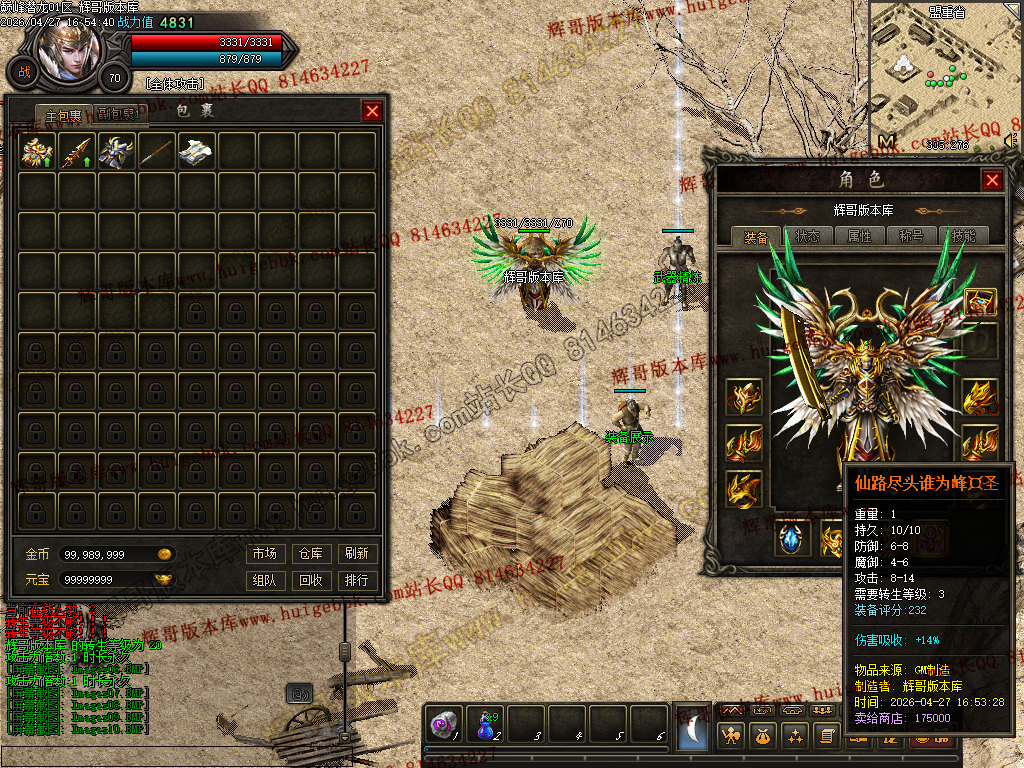Image resolution: width=1024 pixels, height=768 pixels.
Task: Open the 市场 market
Action: (264, 553)
